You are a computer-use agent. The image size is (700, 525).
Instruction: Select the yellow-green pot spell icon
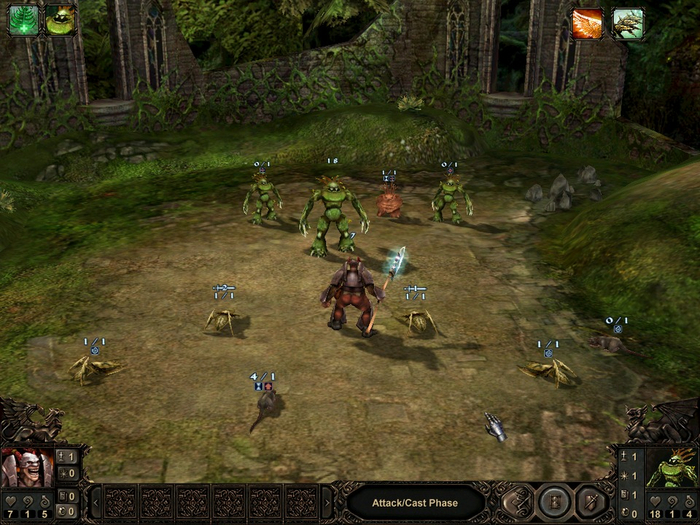(60, 20)
